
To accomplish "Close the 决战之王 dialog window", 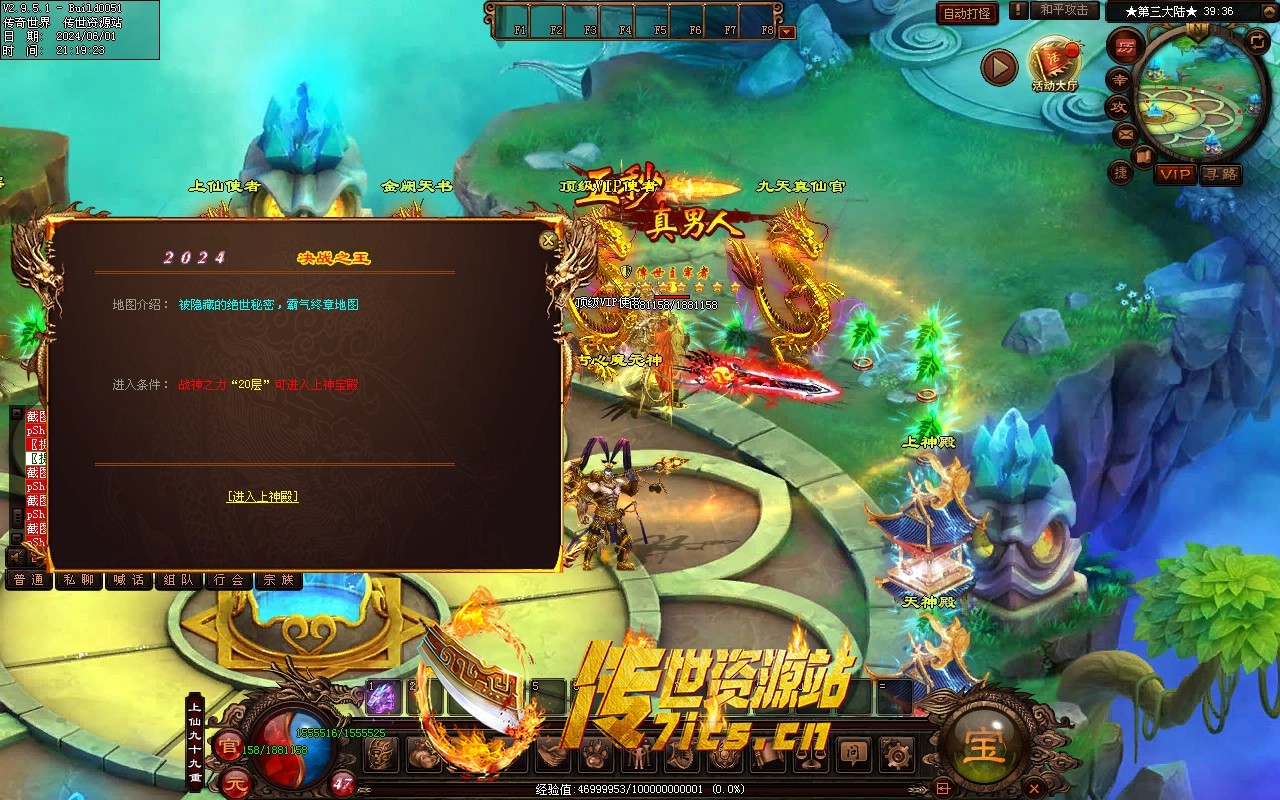I will 548,240.
